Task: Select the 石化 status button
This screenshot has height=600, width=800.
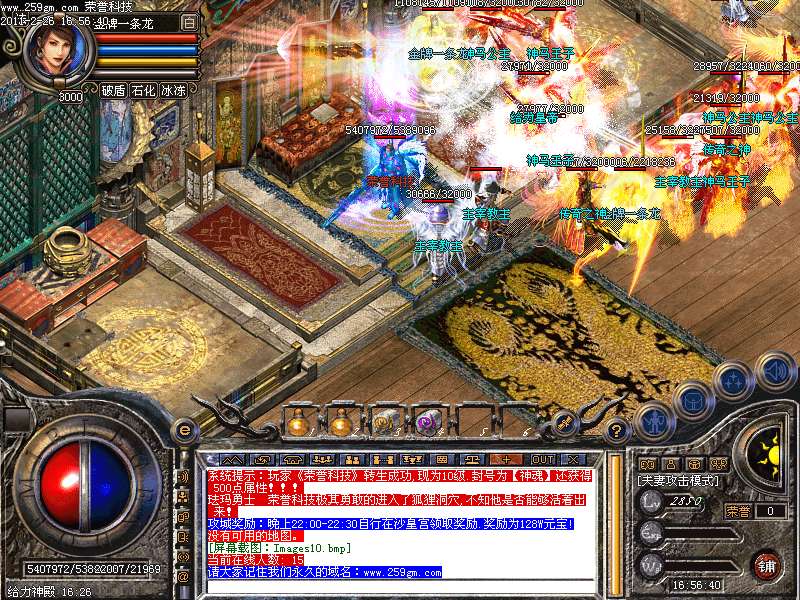Action: 143,90
